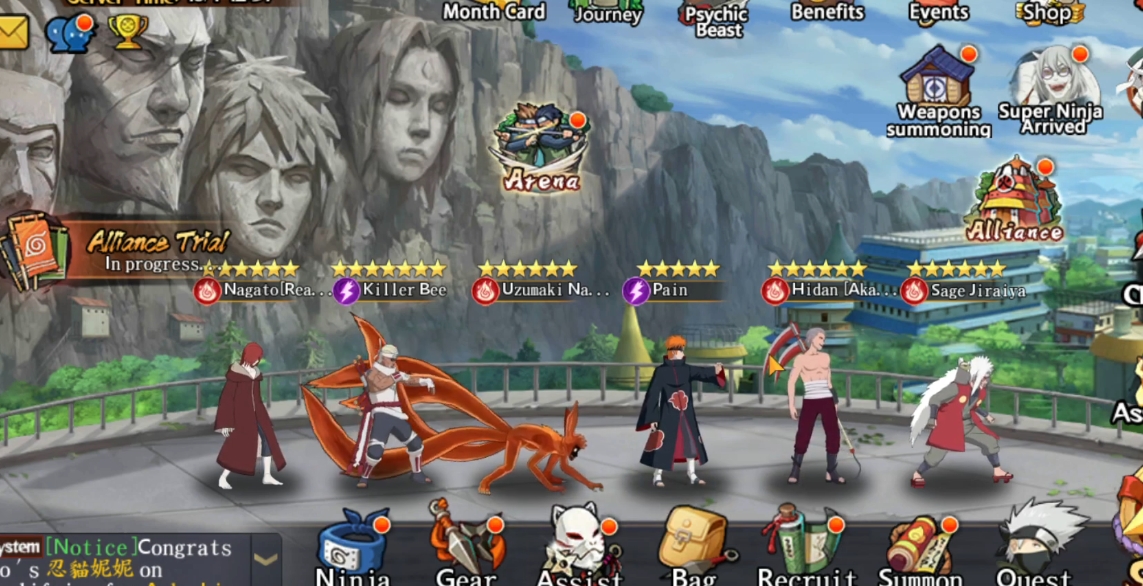This screenshot has width=1143, height=586.
Task: Open the mail envelope icon
Action: tap(14, 33)
